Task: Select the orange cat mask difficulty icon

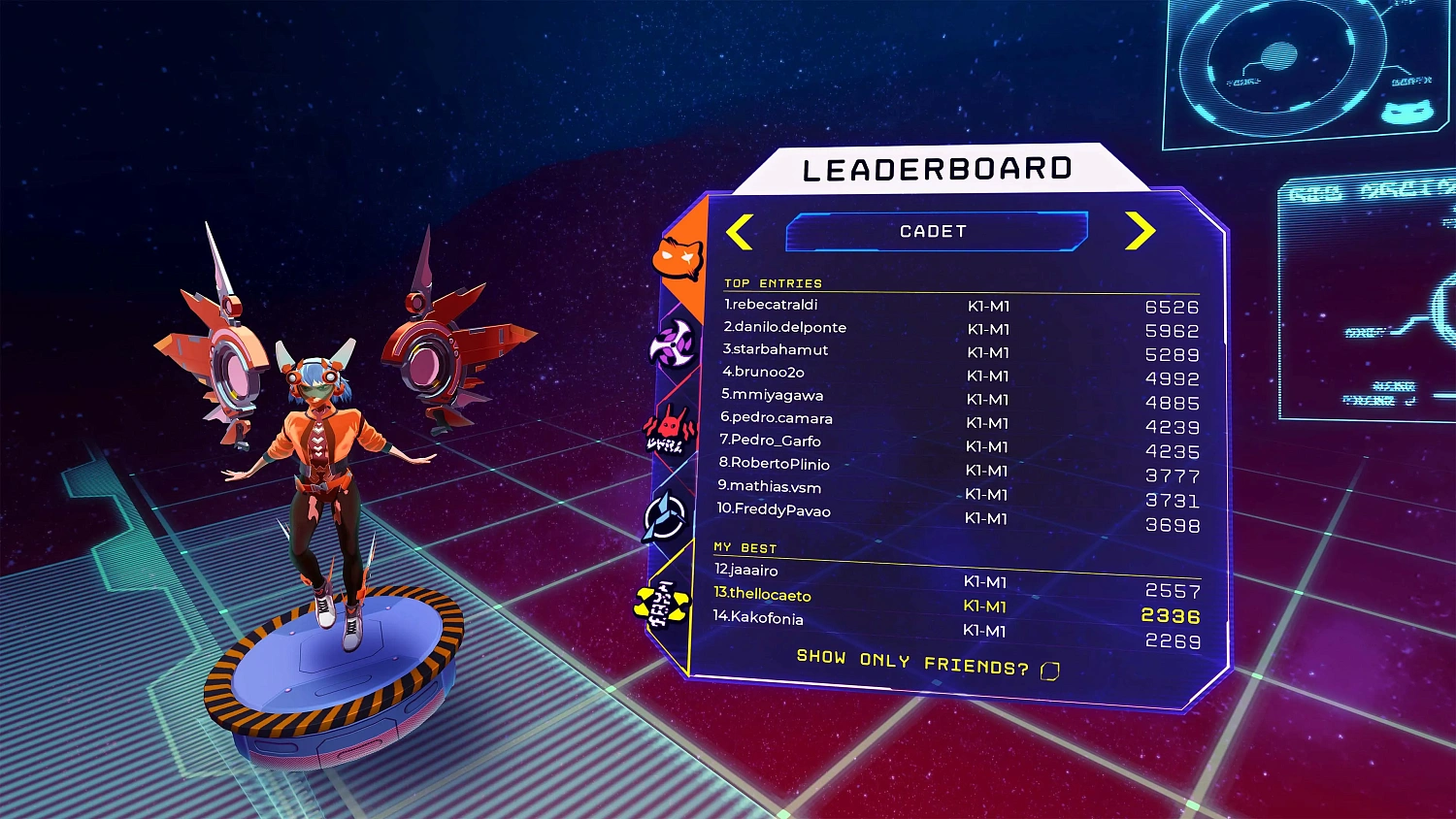Action: coord(679,259)
